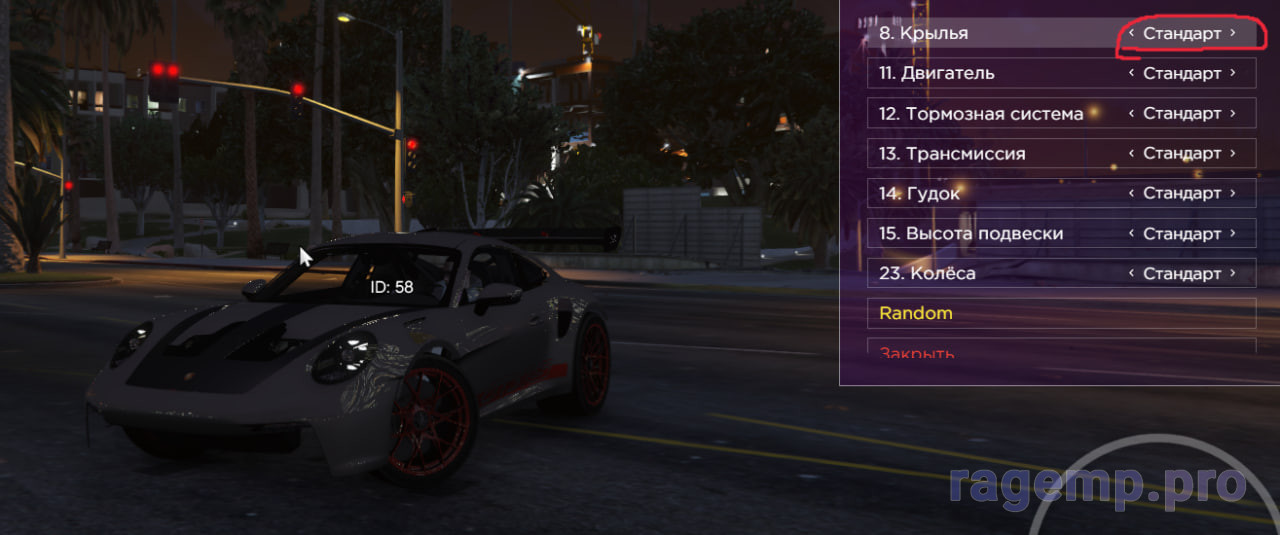
Task: Click previous arrow on Крылья option
Action: click(1131, 33)
